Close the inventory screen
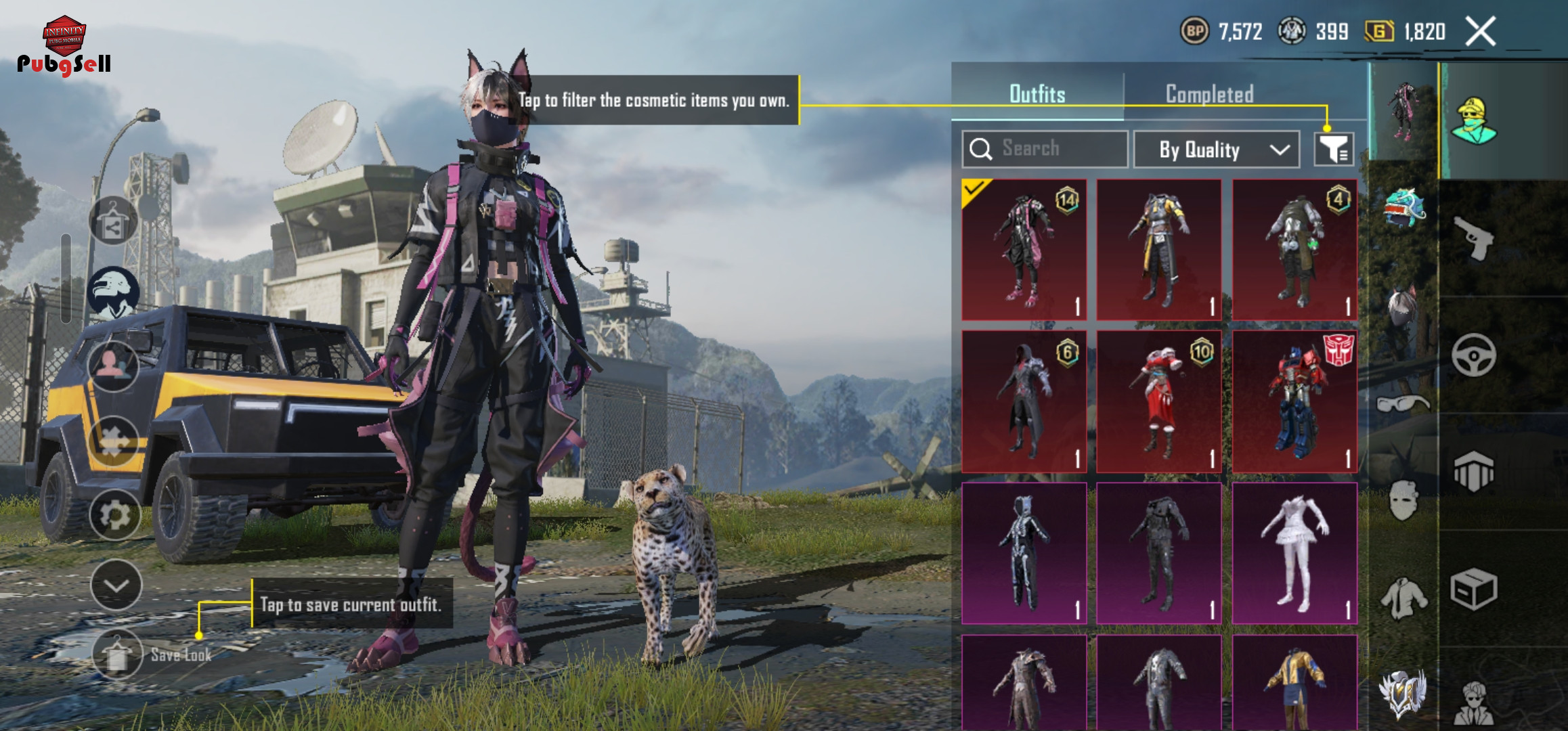 1481,31
